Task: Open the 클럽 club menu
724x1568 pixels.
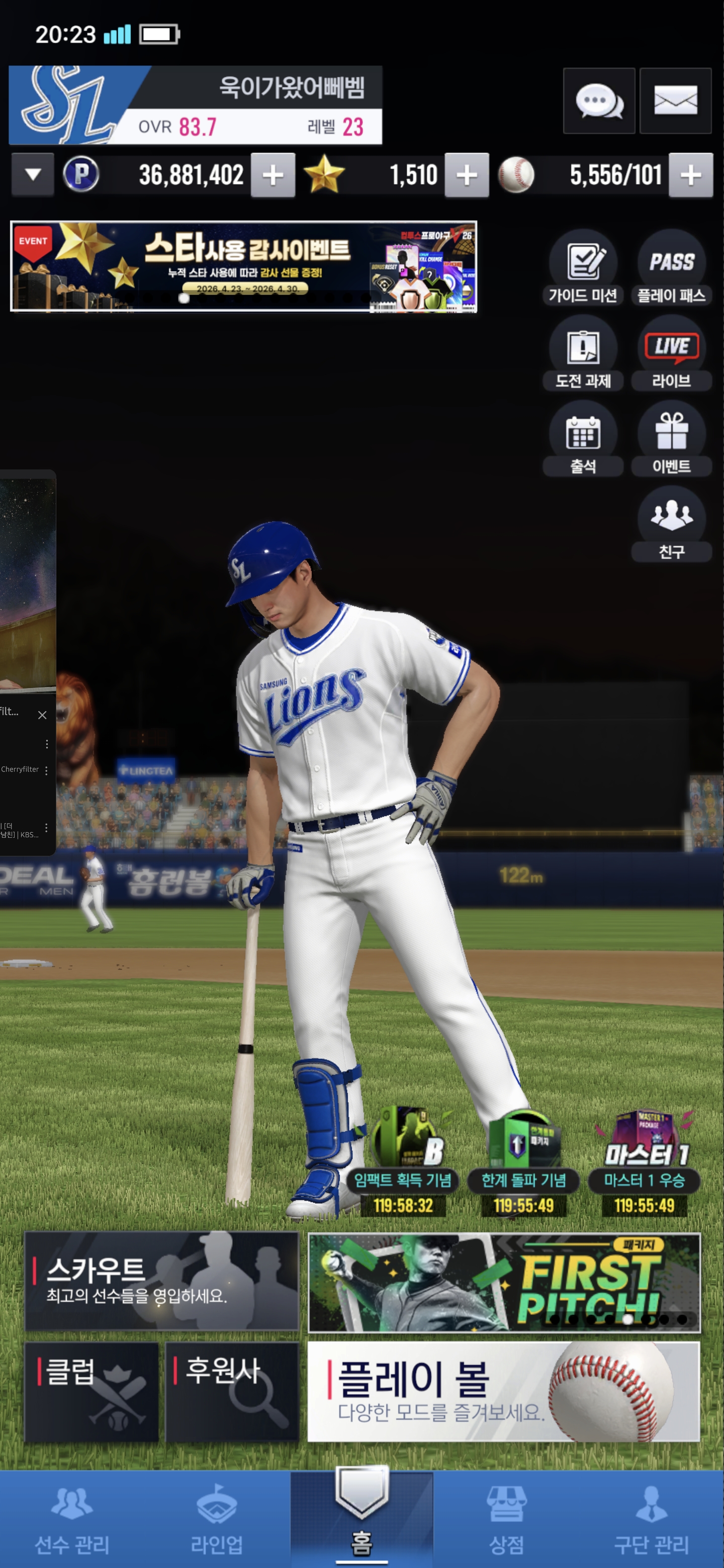Action: (x=92, y=1392)
